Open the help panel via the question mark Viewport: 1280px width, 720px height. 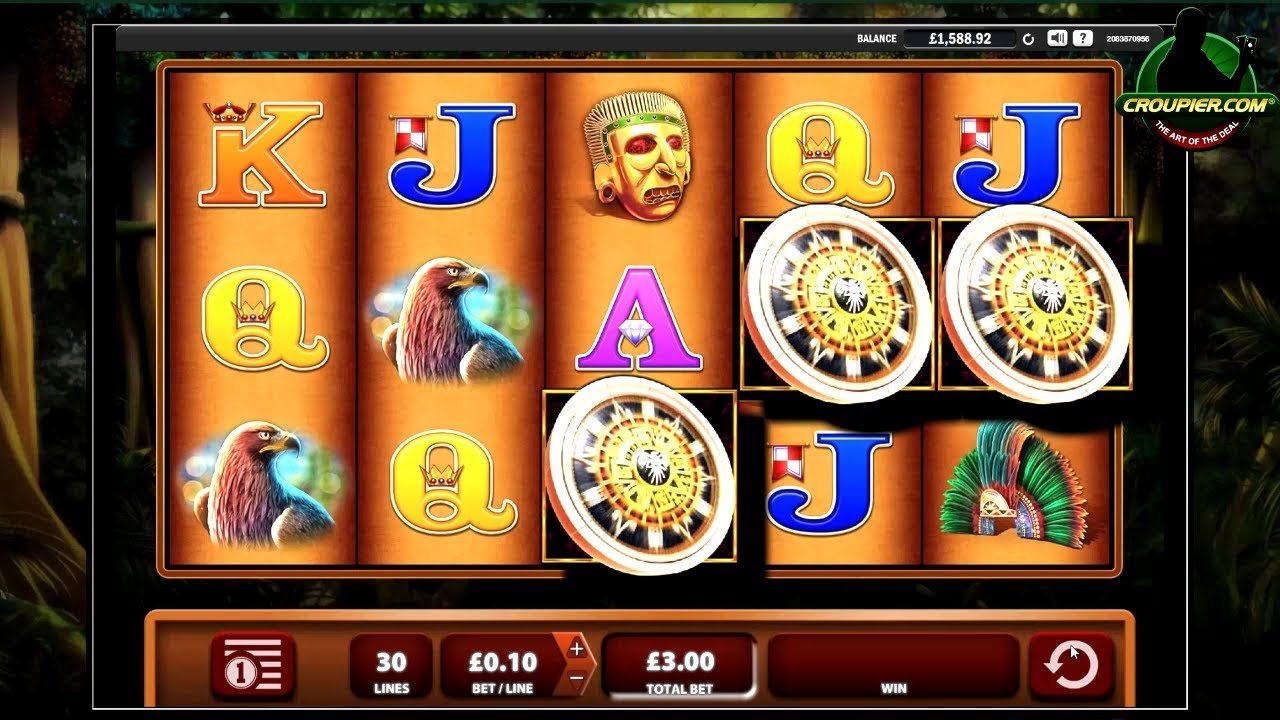(1083, 36)
